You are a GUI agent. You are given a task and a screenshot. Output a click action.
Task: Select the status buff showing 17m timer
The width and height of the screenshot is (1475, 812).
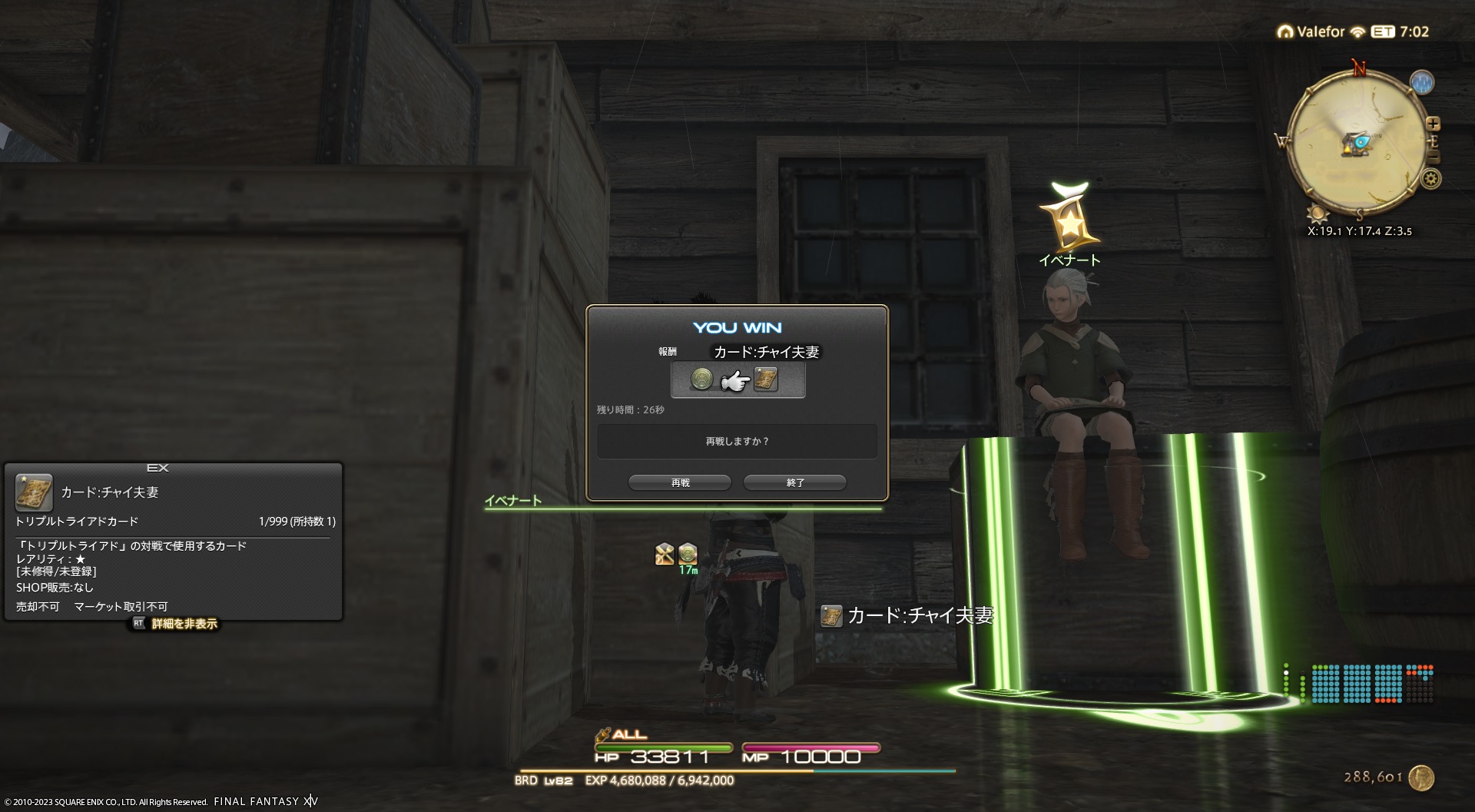coord(688,553)
